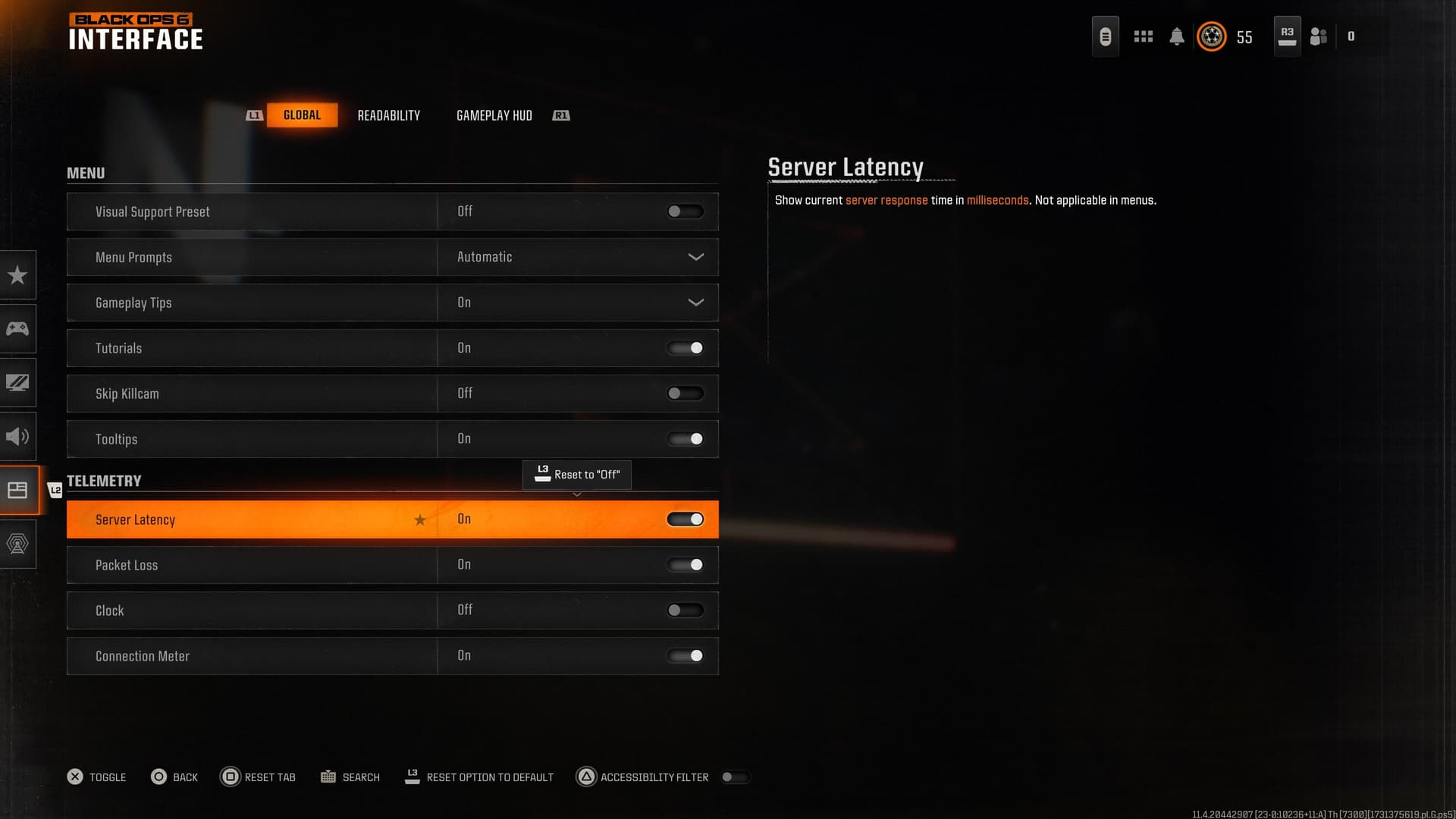Open the Menu Prompts dropdown
This screenshot has width=1456, height=819.
(x=695, y=257)
